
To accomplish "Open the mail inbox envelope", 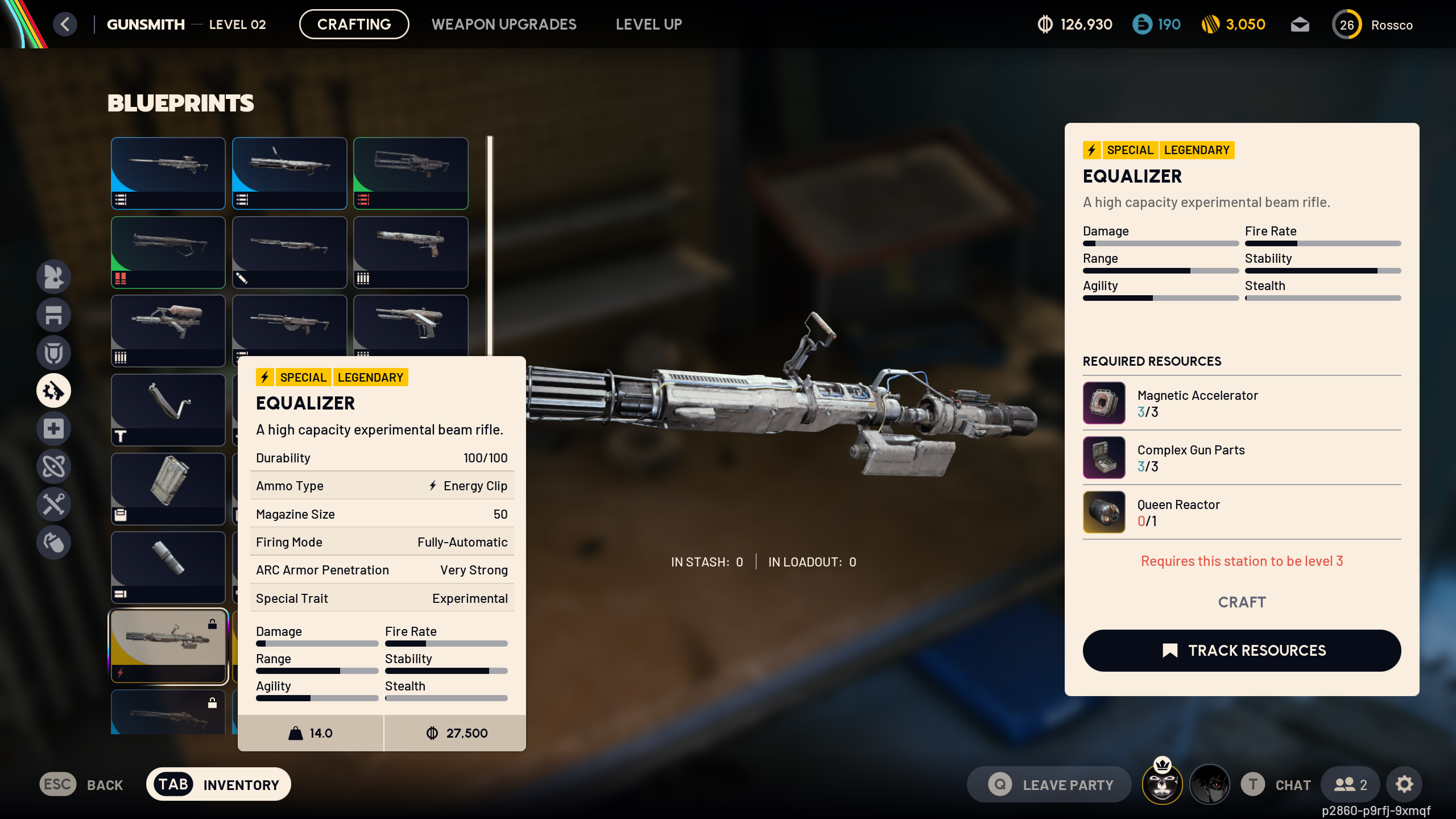I will point(1300,24).
